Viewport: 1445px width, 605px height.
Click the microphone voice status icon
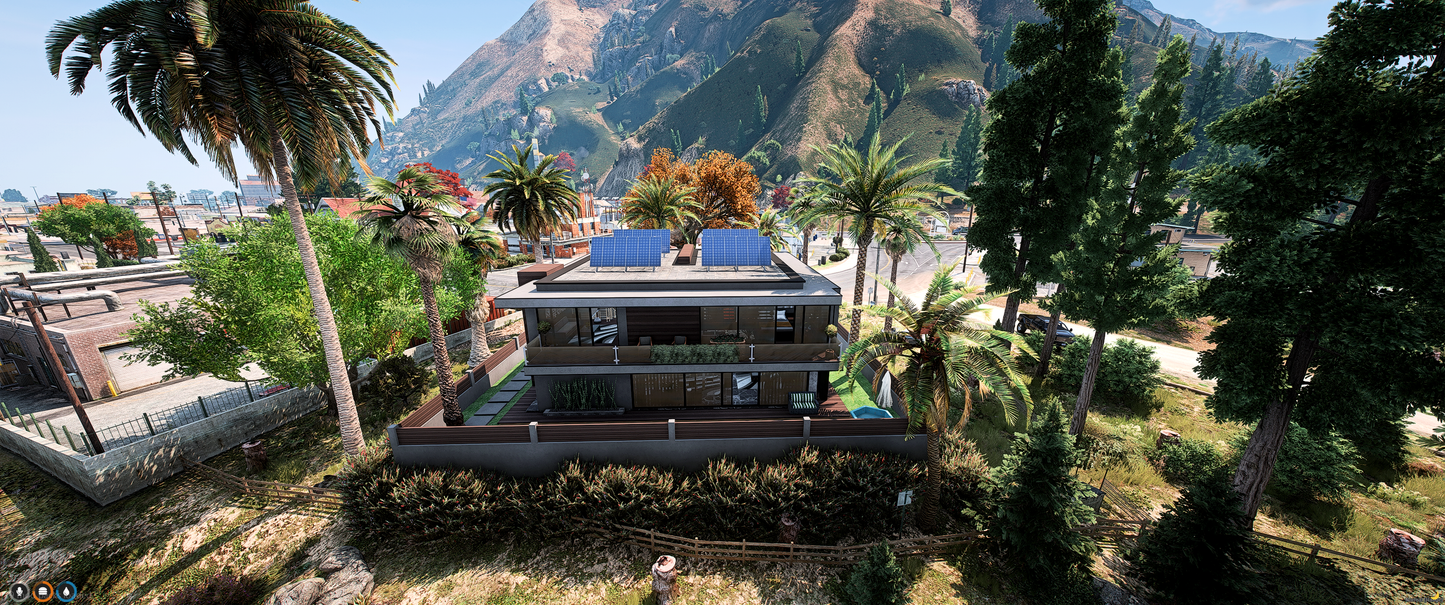pos(19,591)
